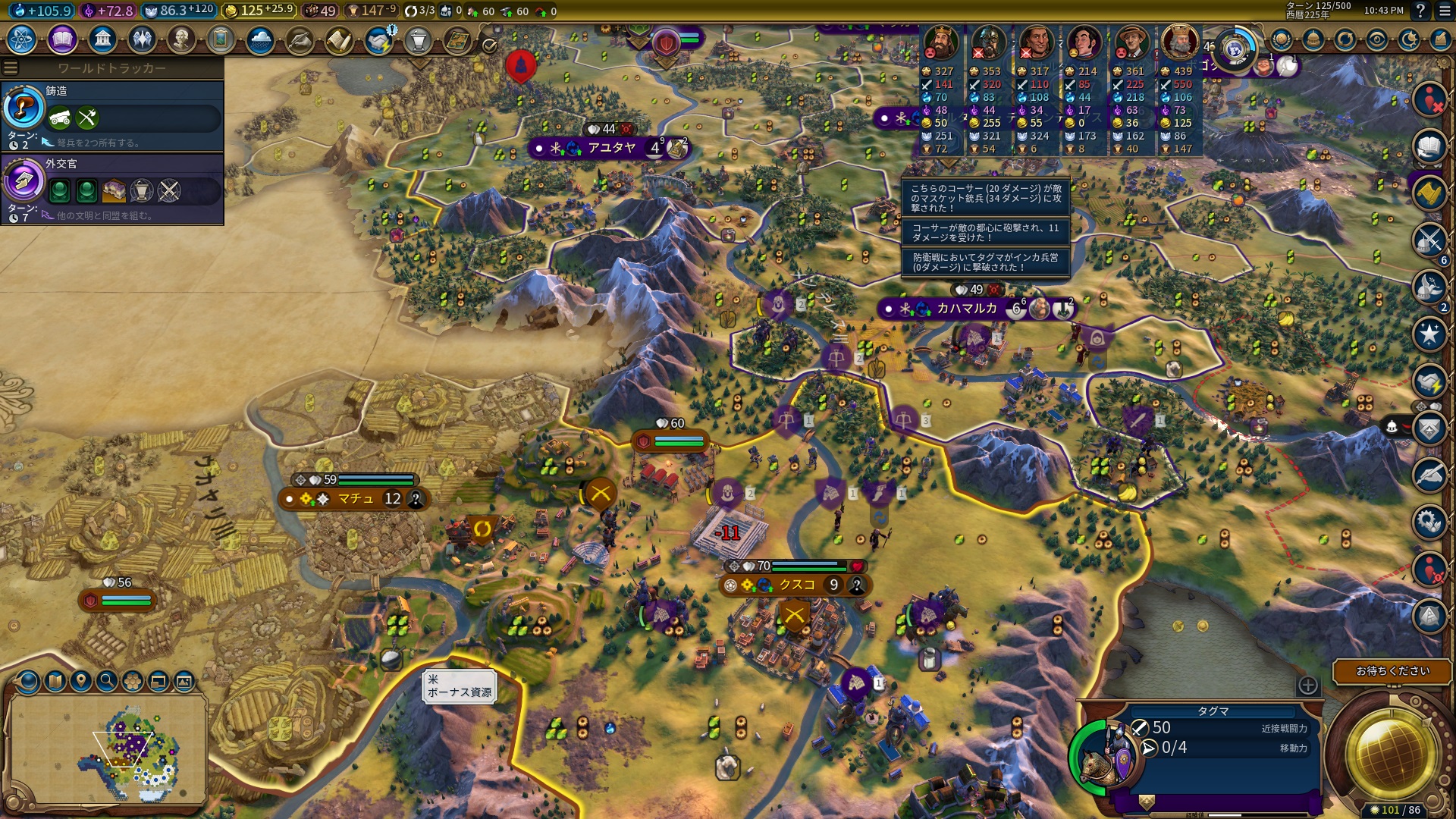1456x819 pixels.
Task: Click the お待ちください turn button
Action: (1392, 671)
